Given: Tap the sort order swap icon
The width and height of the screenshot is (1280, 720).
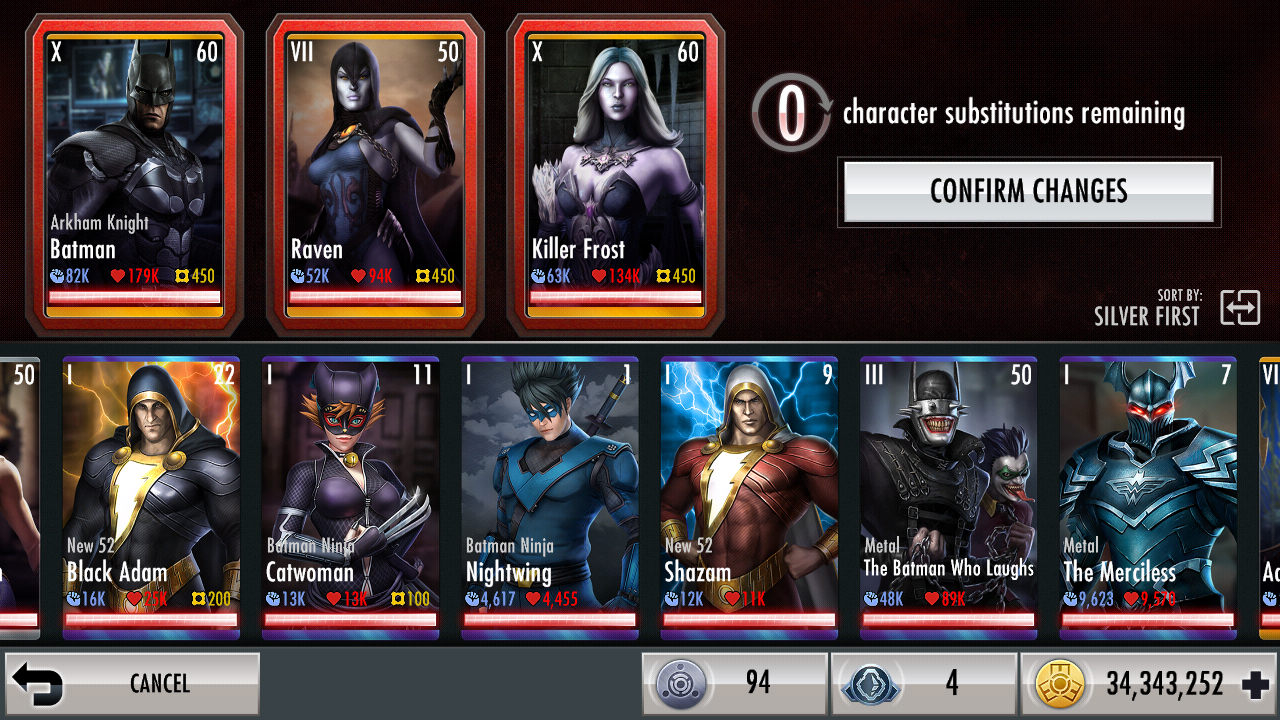Looking at the screenshot, I should 1241,308.
